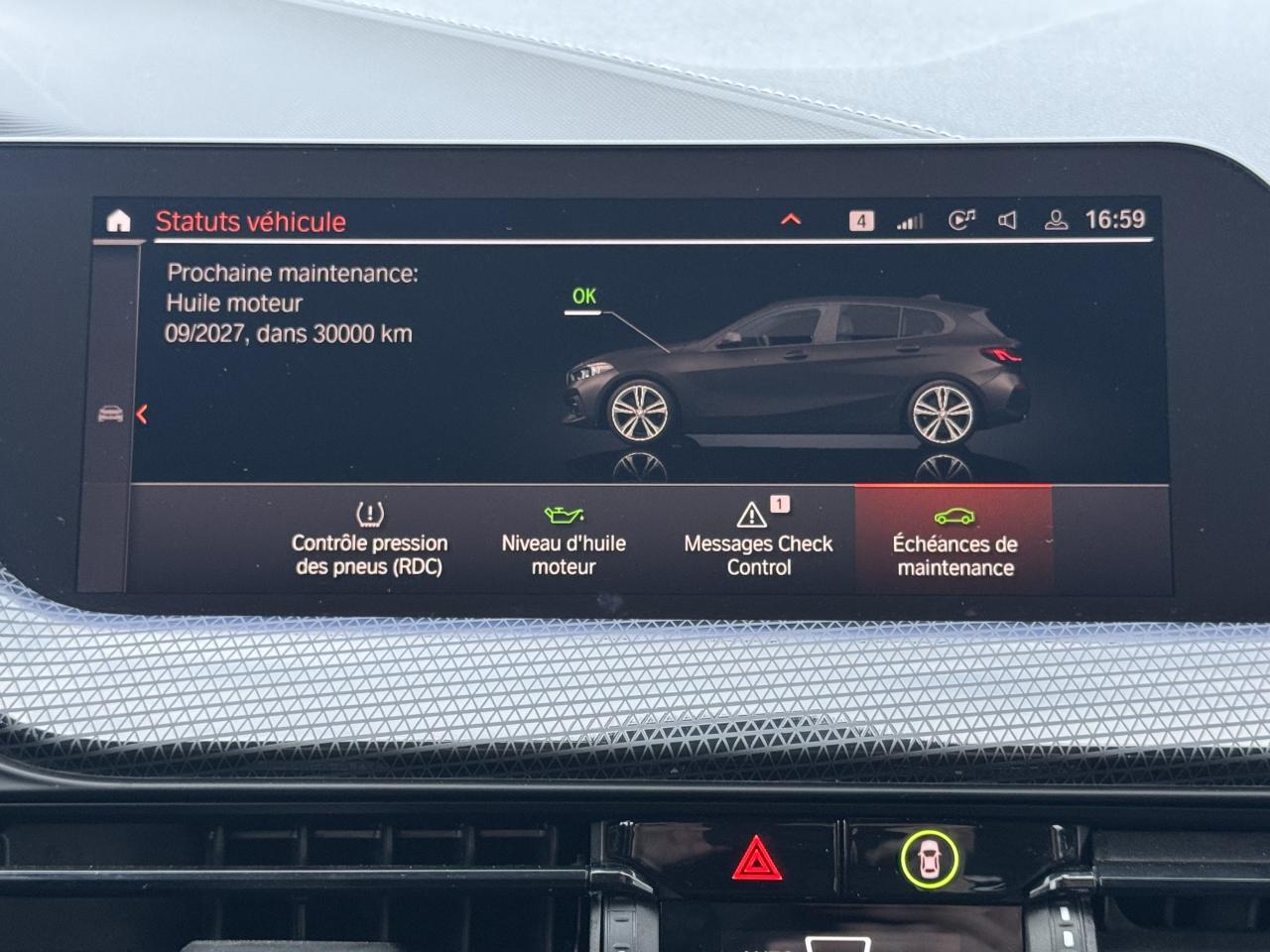
Task: Click the red back arrow on sidebar
Action: click(142, 415)
